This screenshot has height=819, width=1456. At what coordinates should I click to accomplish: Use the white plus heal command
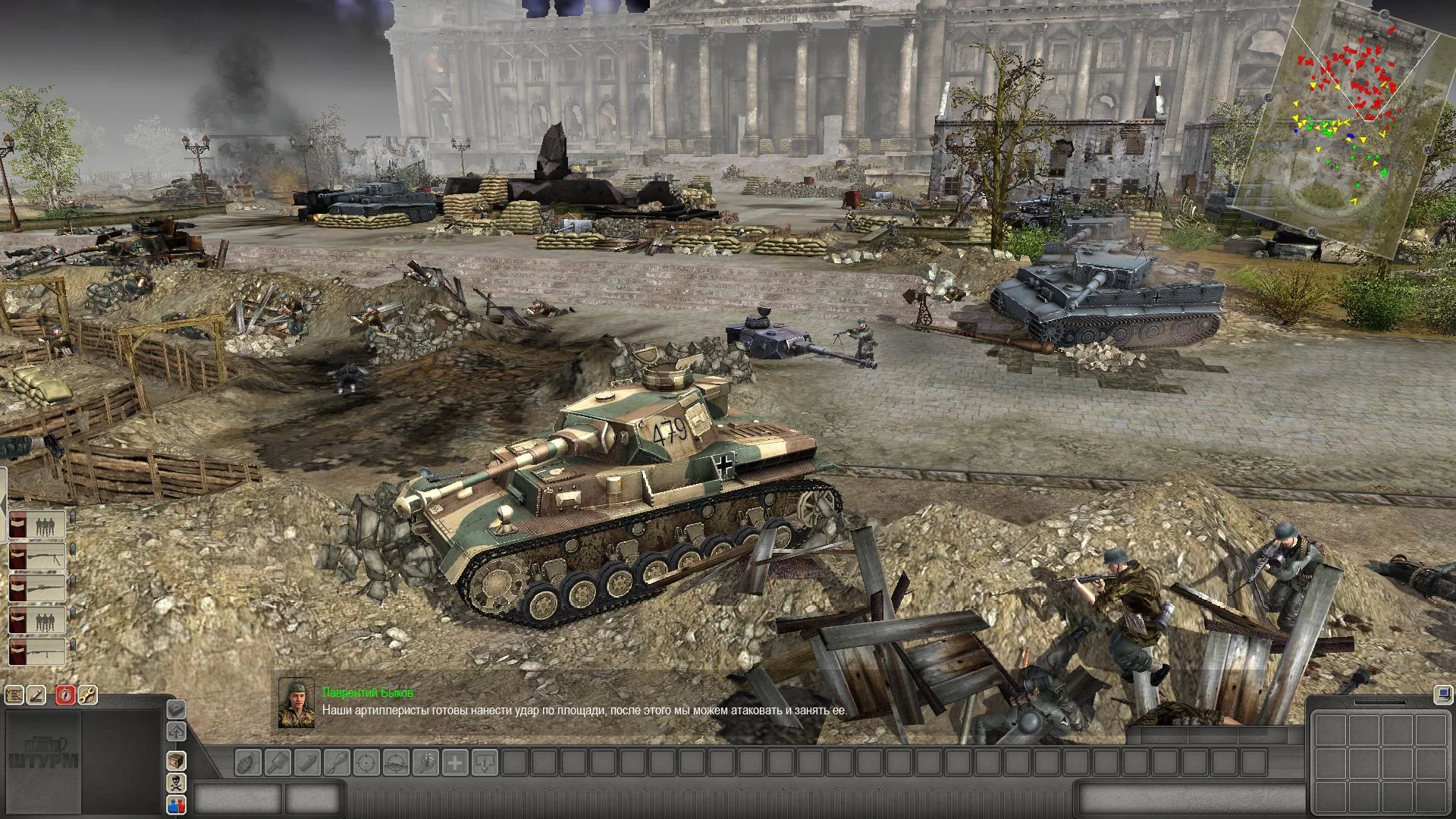(x=455, y=762)
